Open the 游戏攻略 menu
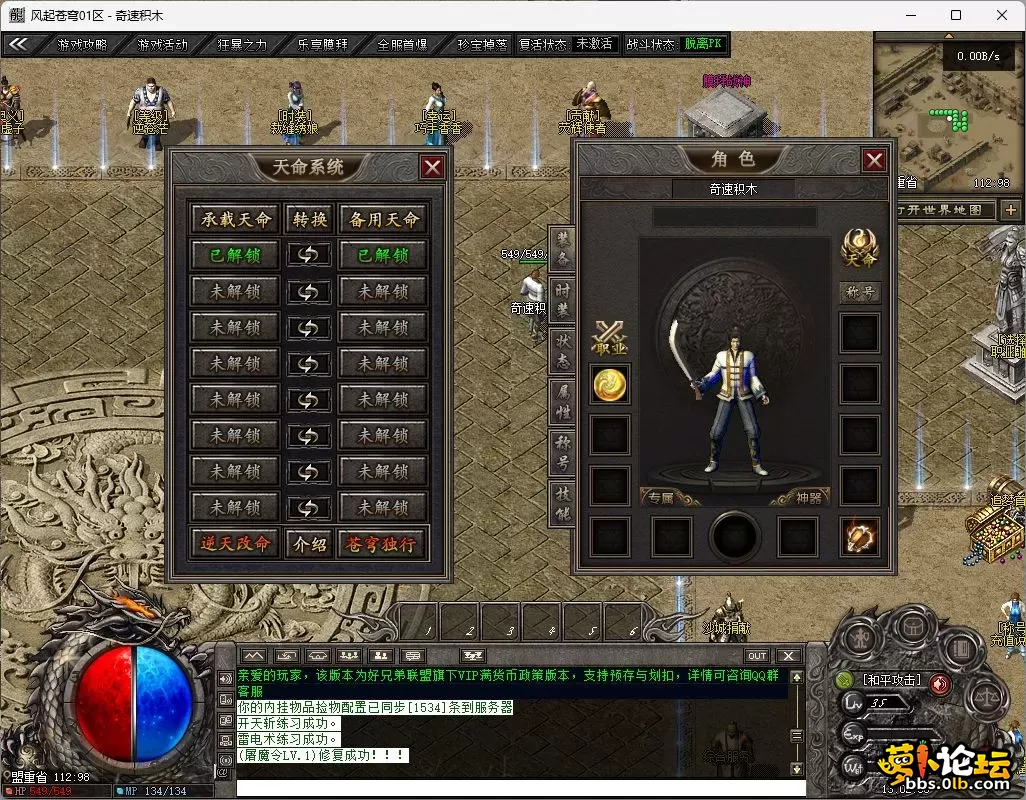 pos(82,45)
